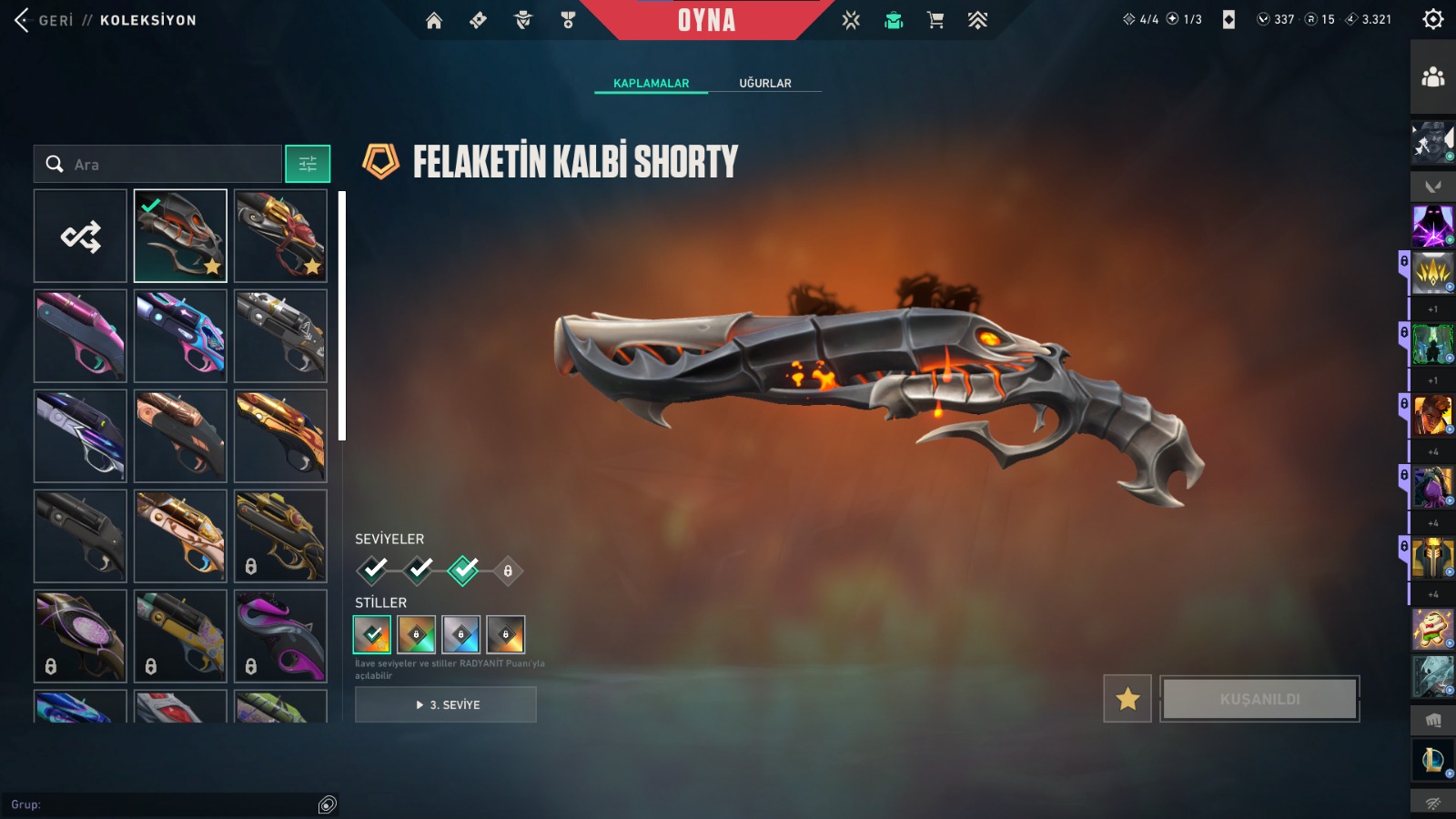Click the red OYNA play button
Image resolution: width=1456 pixels, height=819 pixels.
[706, 20]
